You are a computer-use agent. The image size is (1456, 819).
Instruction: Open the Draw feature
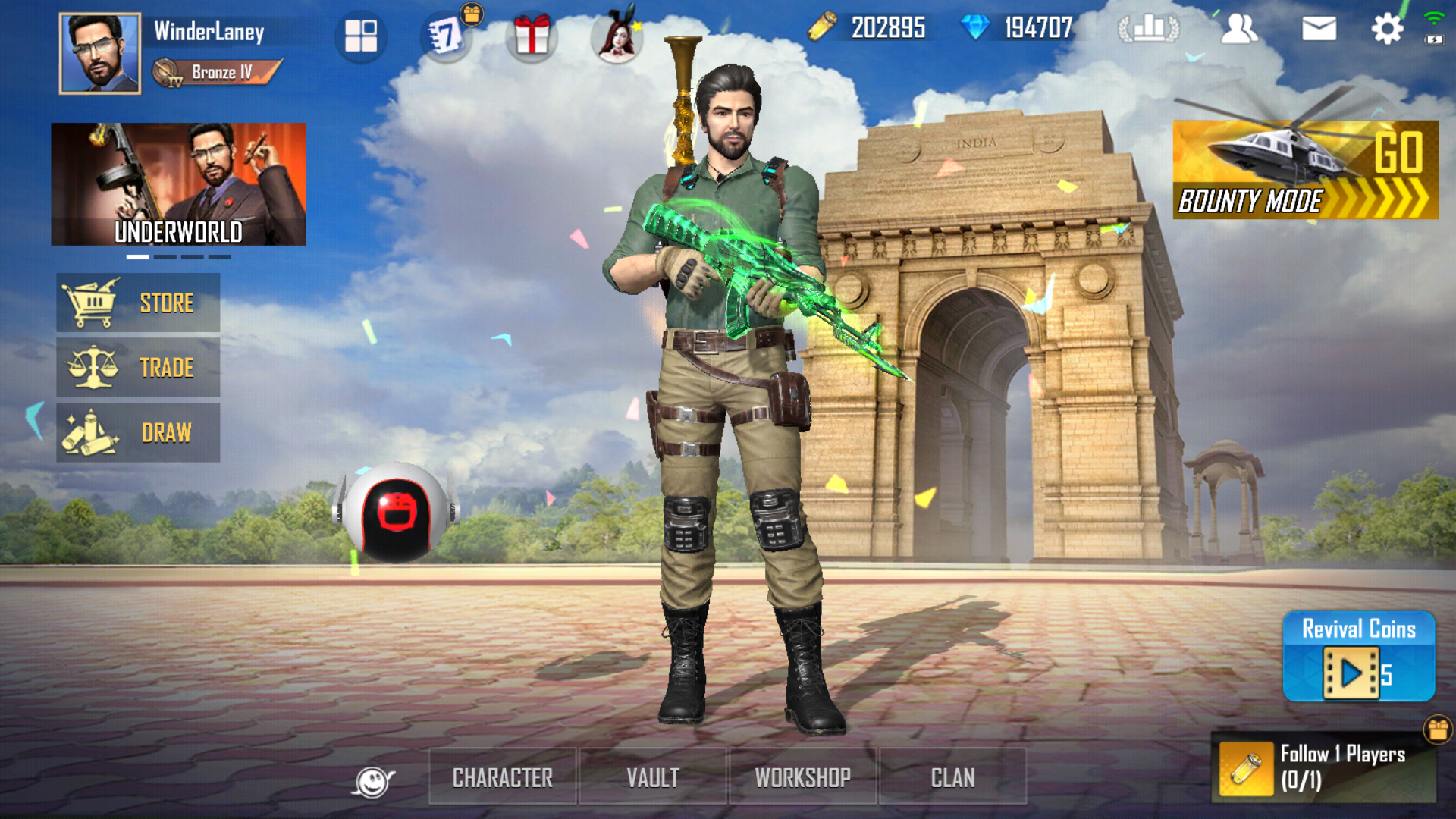(x=137, y=432)
